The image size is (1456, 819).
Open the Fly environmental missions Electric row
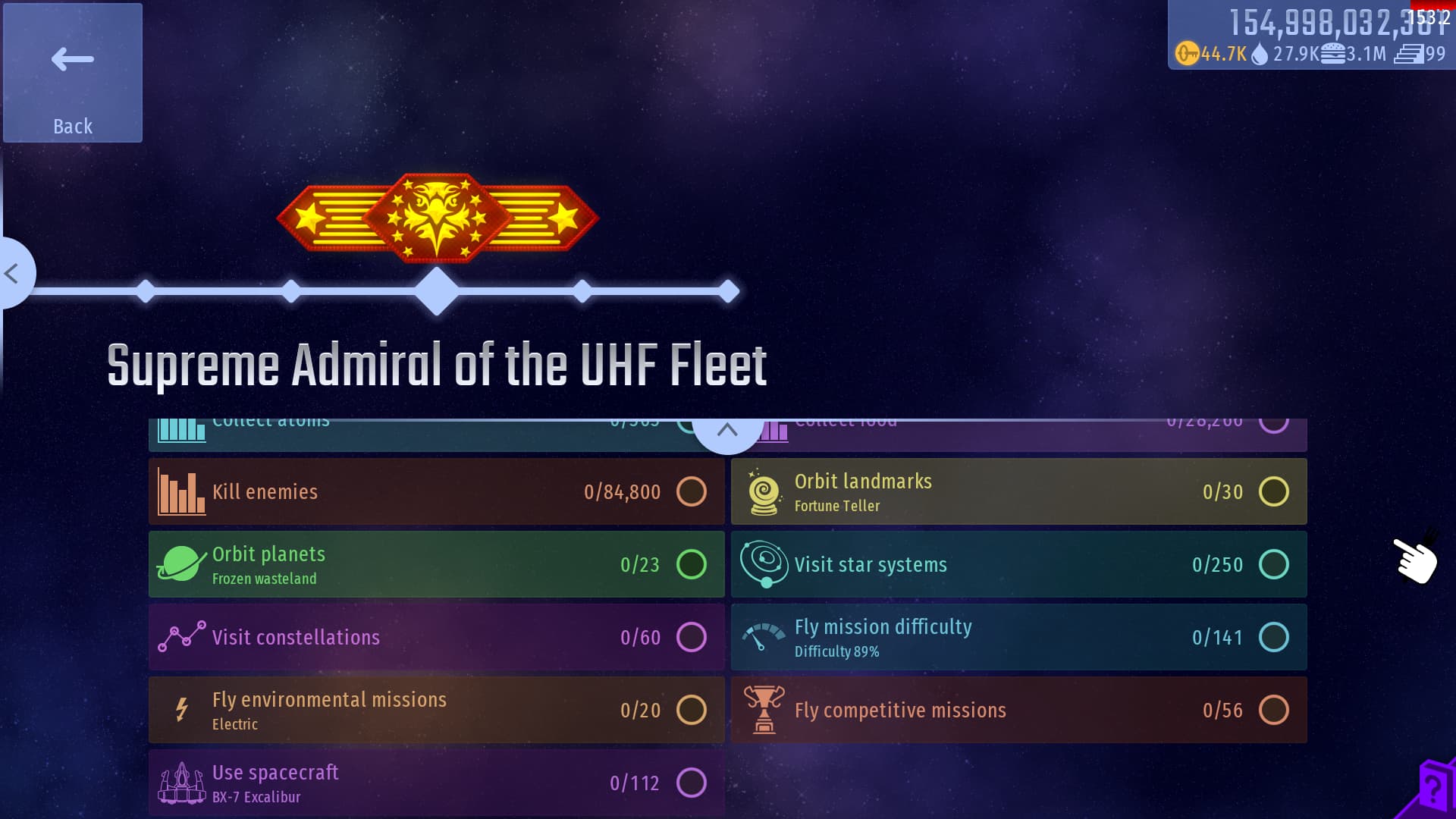(436, 710)
